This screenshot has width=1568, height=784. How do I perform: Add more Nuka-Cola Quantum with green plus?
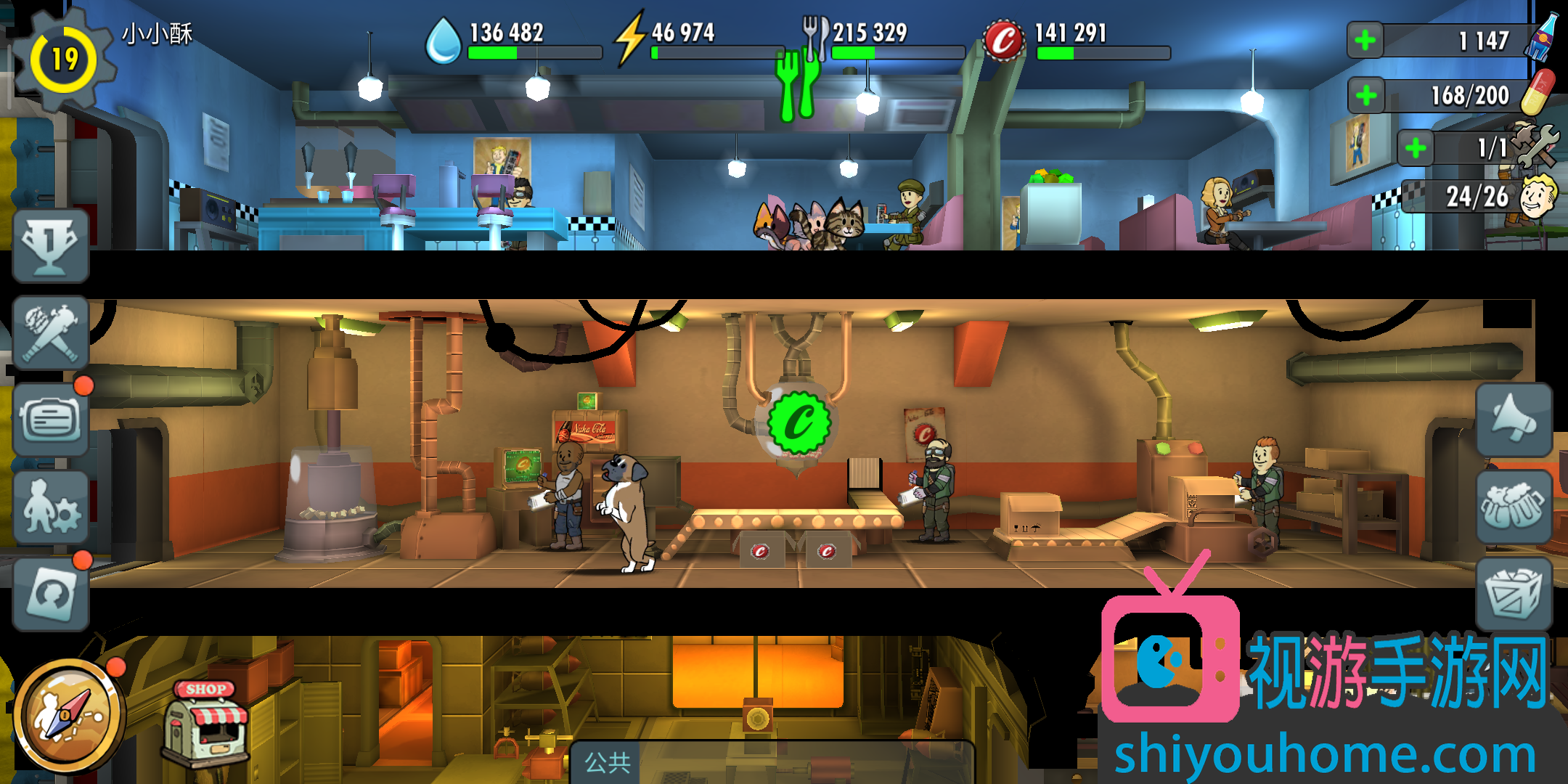(1365, 41)
